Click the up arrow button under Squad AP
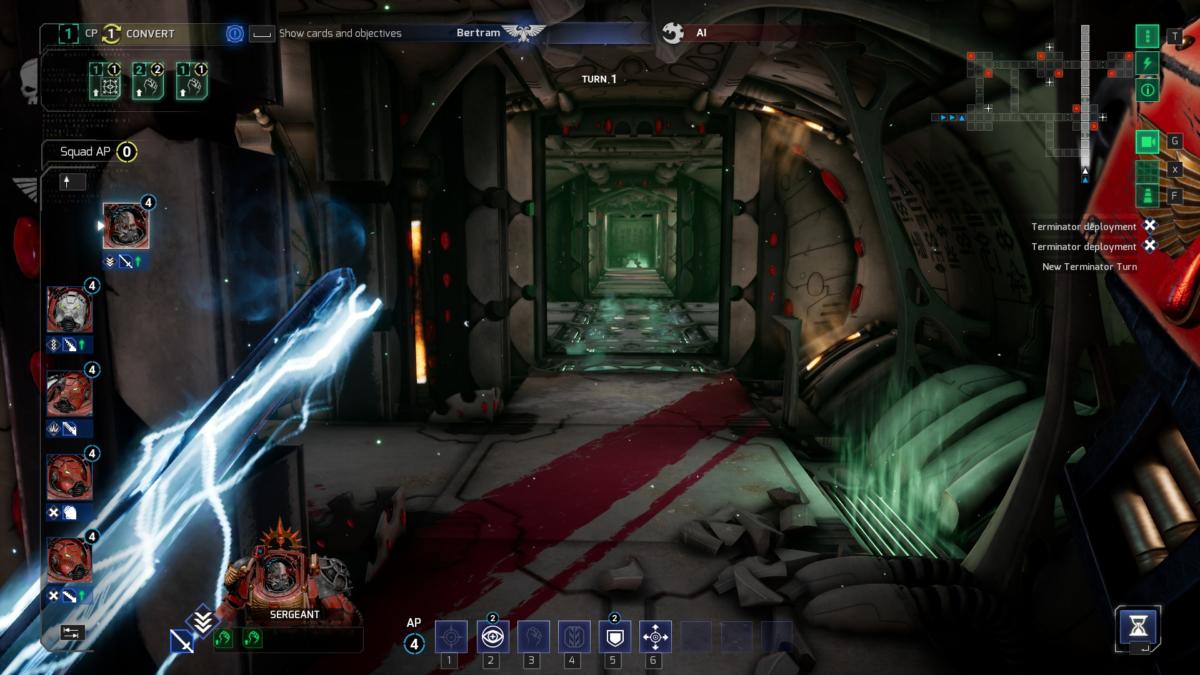This screenshot has width=1200, height=675. (x=73, y=182)
